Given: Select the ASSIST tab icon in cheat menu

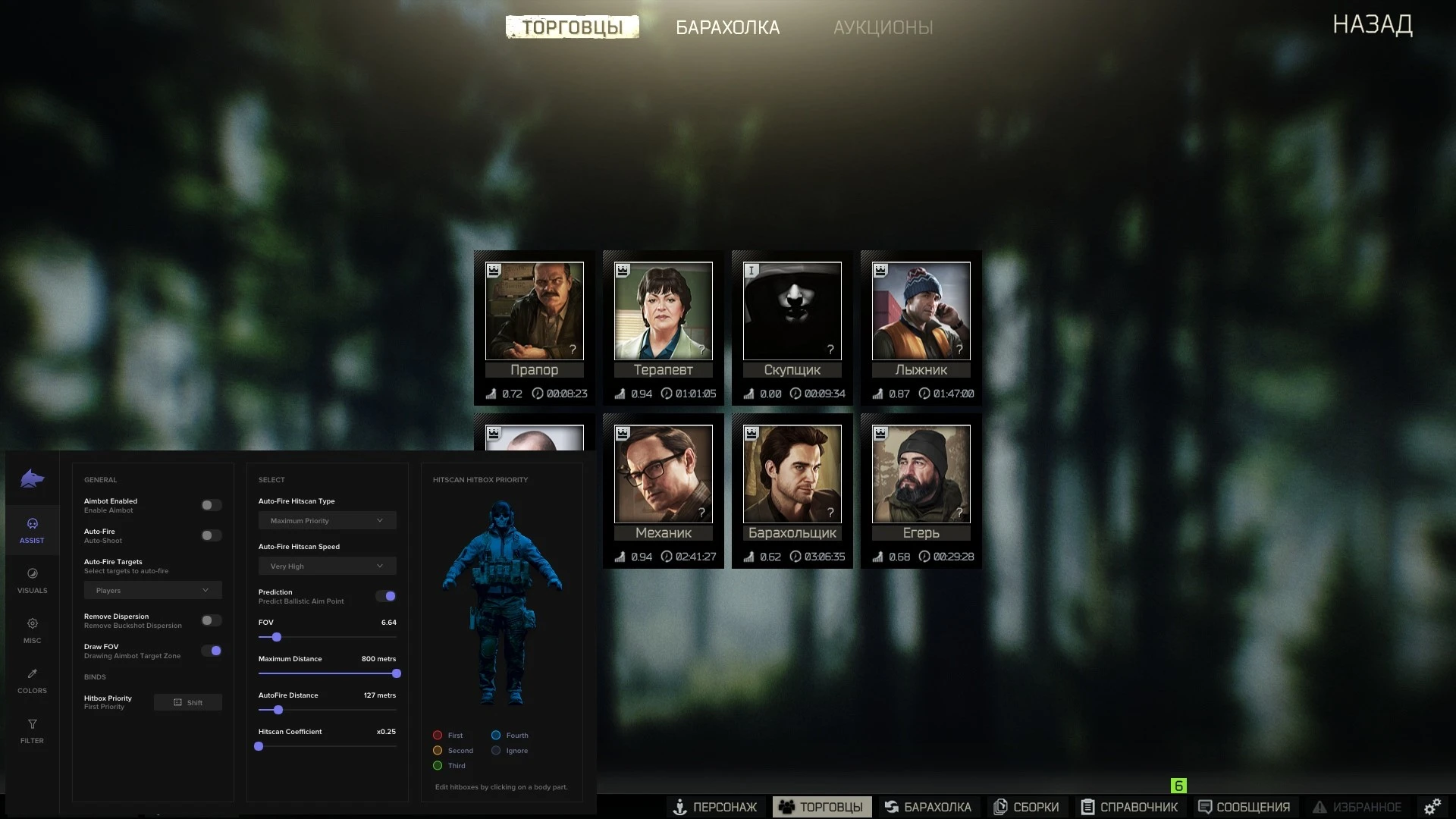Looking at the screenshot, I should 32,530.
